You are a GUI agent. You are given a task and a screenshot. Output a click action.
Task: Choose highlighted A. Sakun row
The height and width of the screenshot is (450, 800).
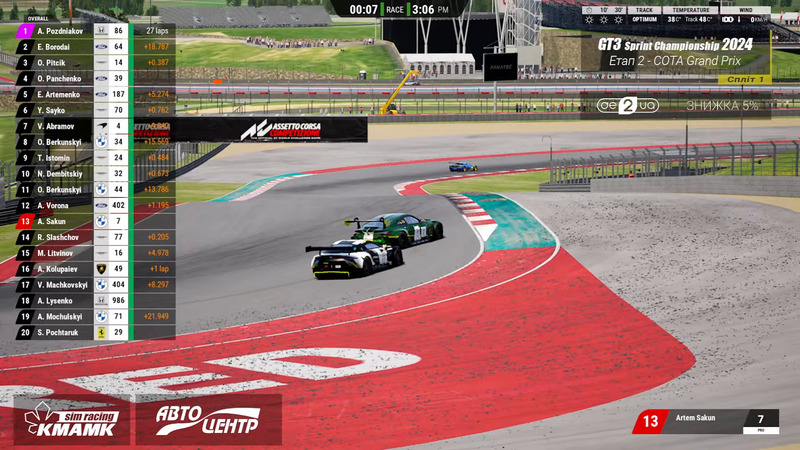tap(62, 221)
